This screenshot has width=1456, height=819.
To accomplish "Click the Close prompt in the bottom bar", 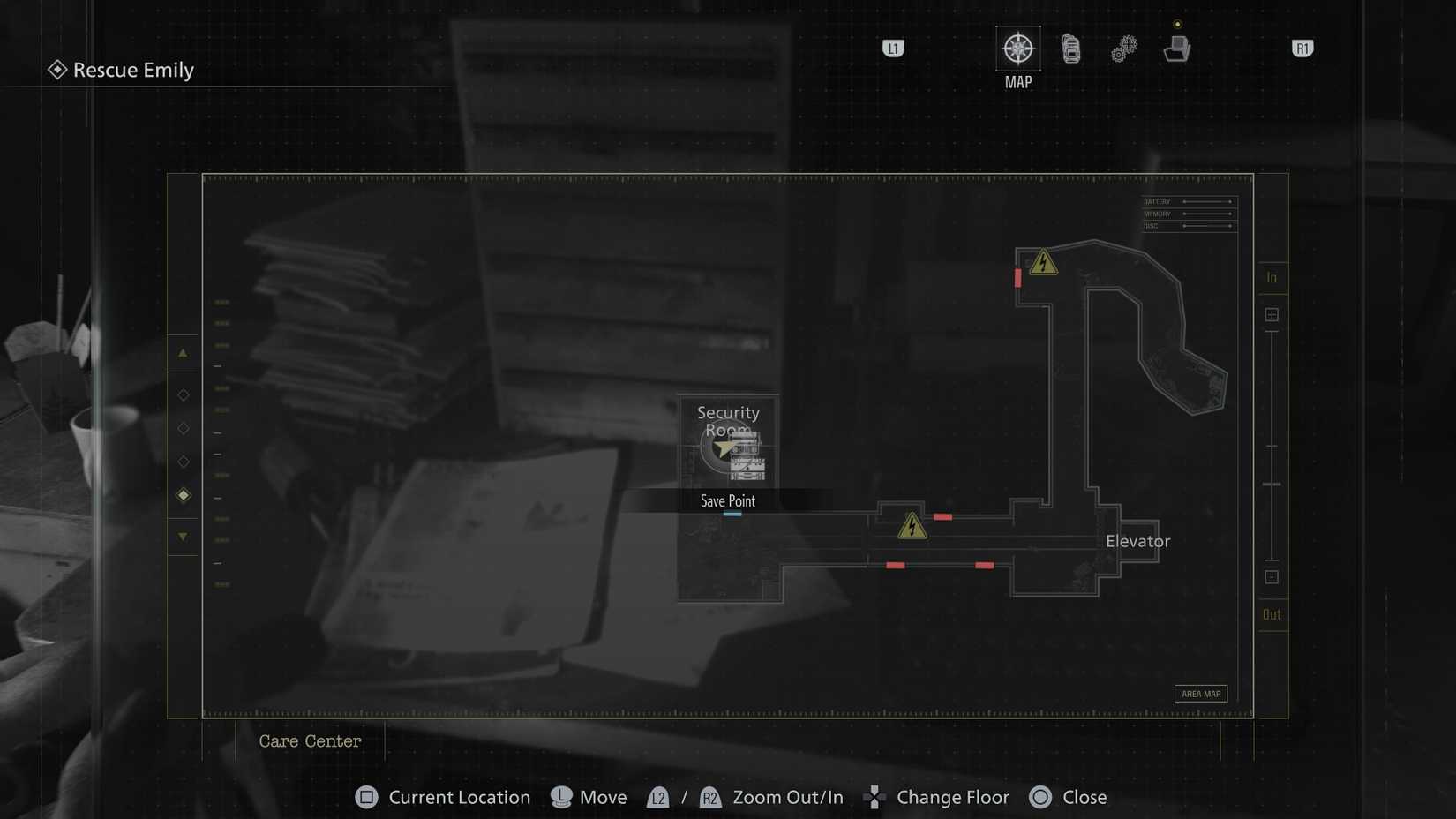I will (x=1068, y=797).
